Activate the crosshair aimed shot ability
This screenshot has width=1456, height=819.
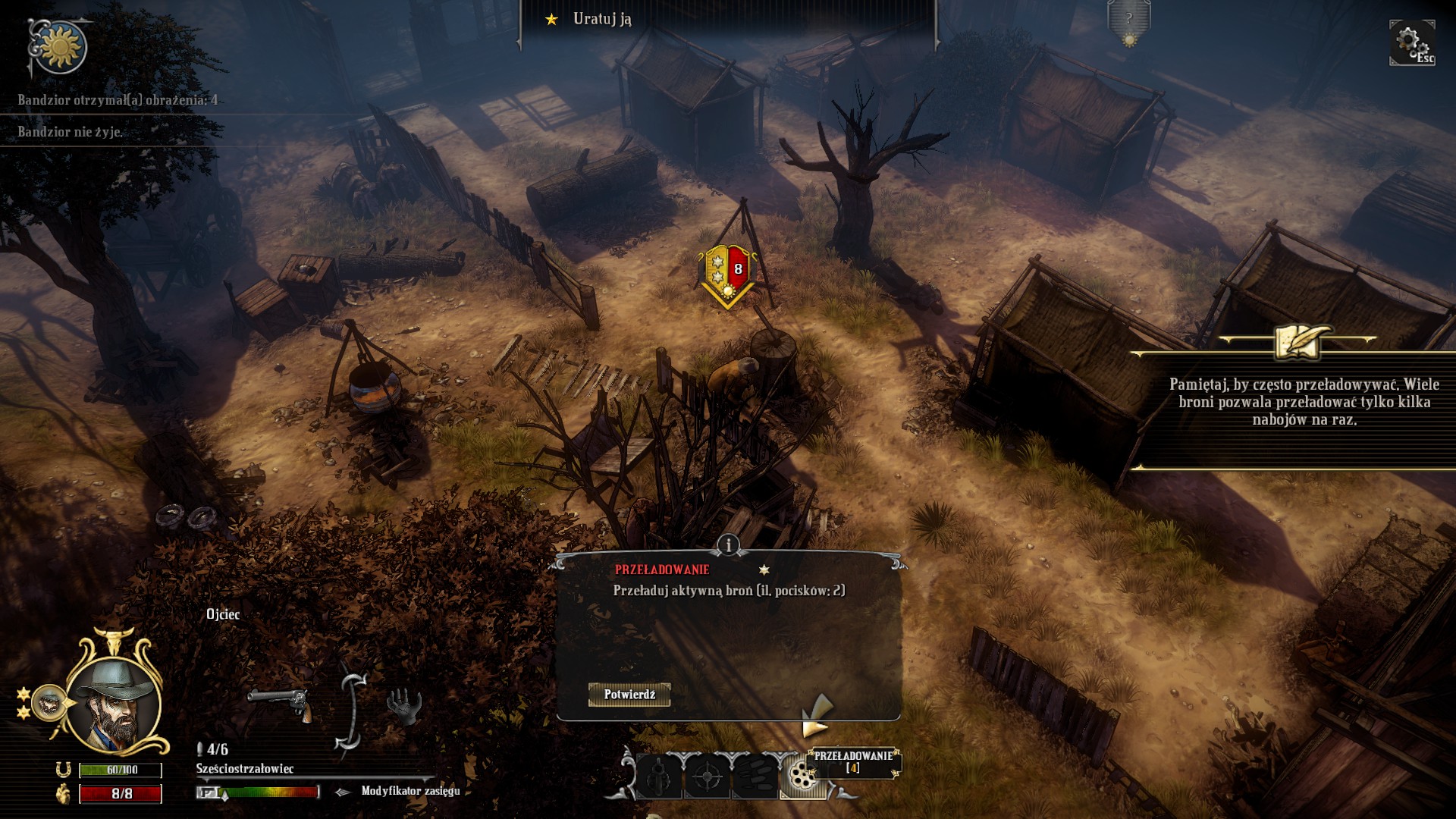(x=708, y=777)
